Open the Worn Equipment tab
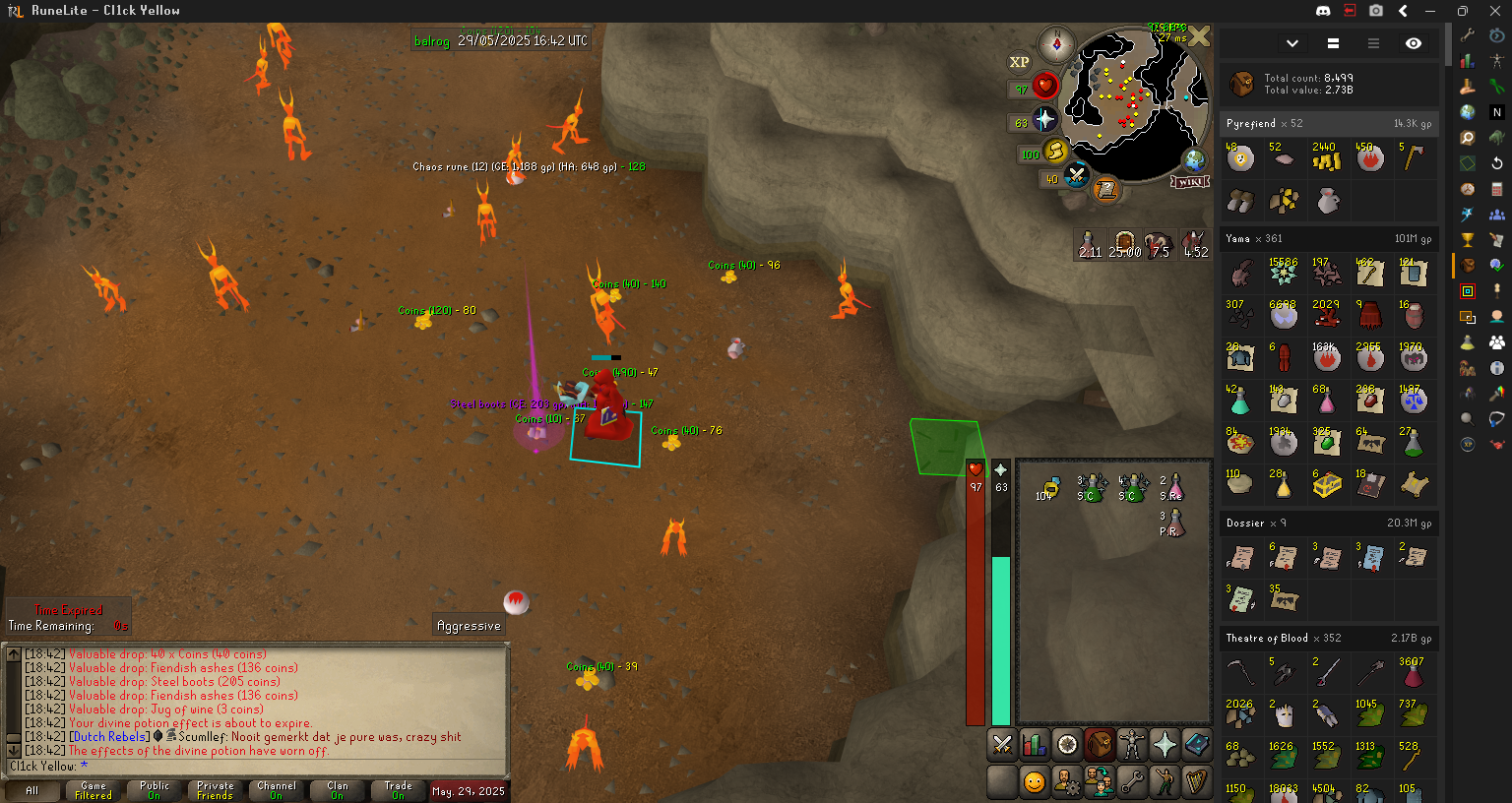 [x=1132, y=745]
